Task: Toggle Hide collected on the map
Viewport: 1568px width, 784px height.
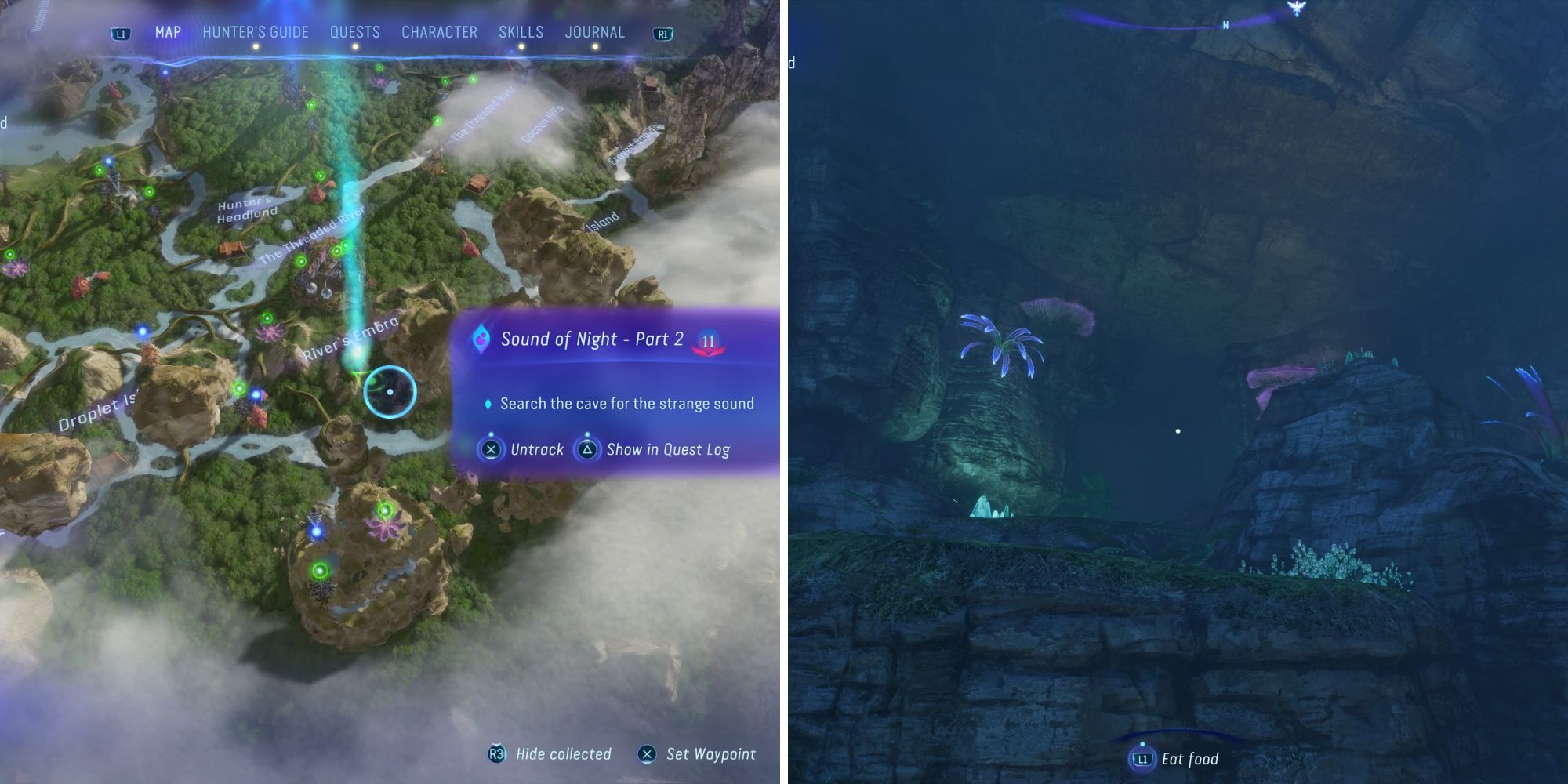Action: click(x=550, y=754)
